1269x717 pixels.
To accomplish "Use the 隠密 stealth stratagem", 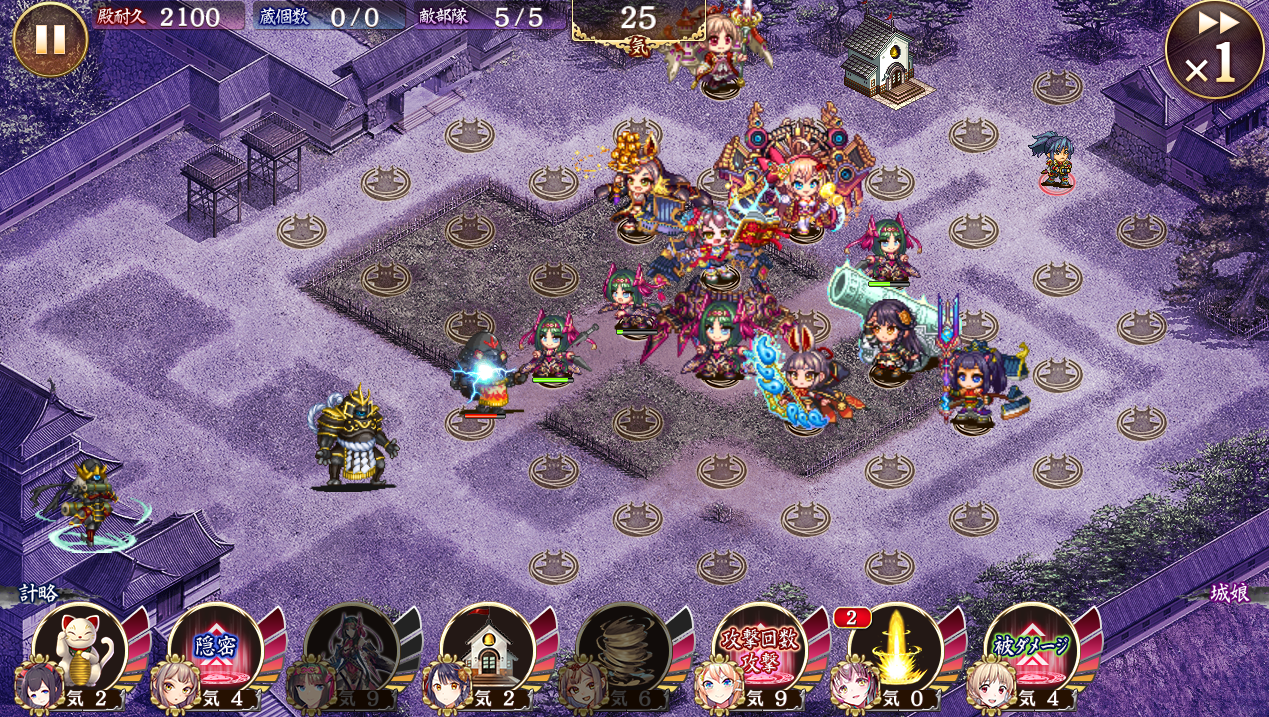I will pos(215,648).
